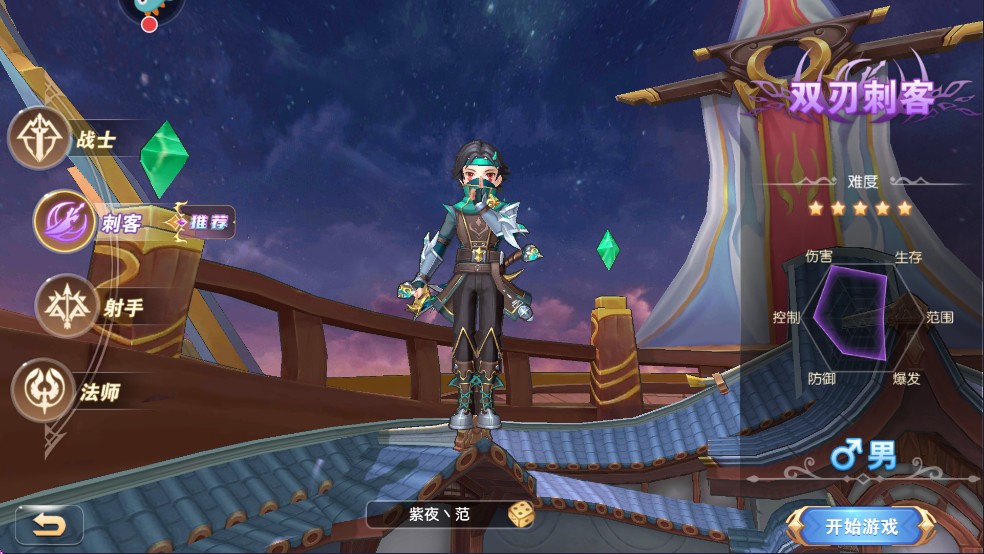Pick the 法师 mage class
Viewport: 984px width, 554px height.
(x=42, y=390)
